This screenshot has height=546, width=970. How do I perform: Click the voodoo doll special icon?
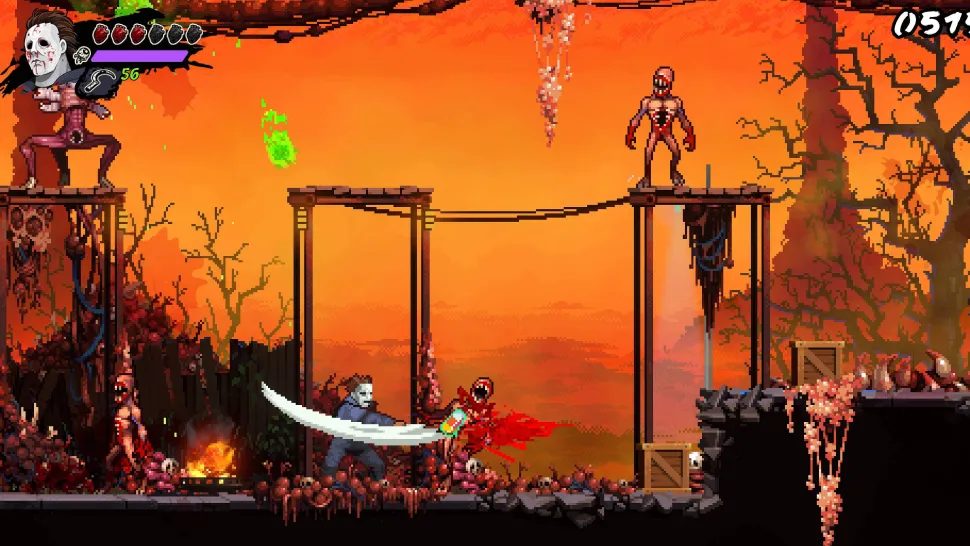tap(83, 57)
